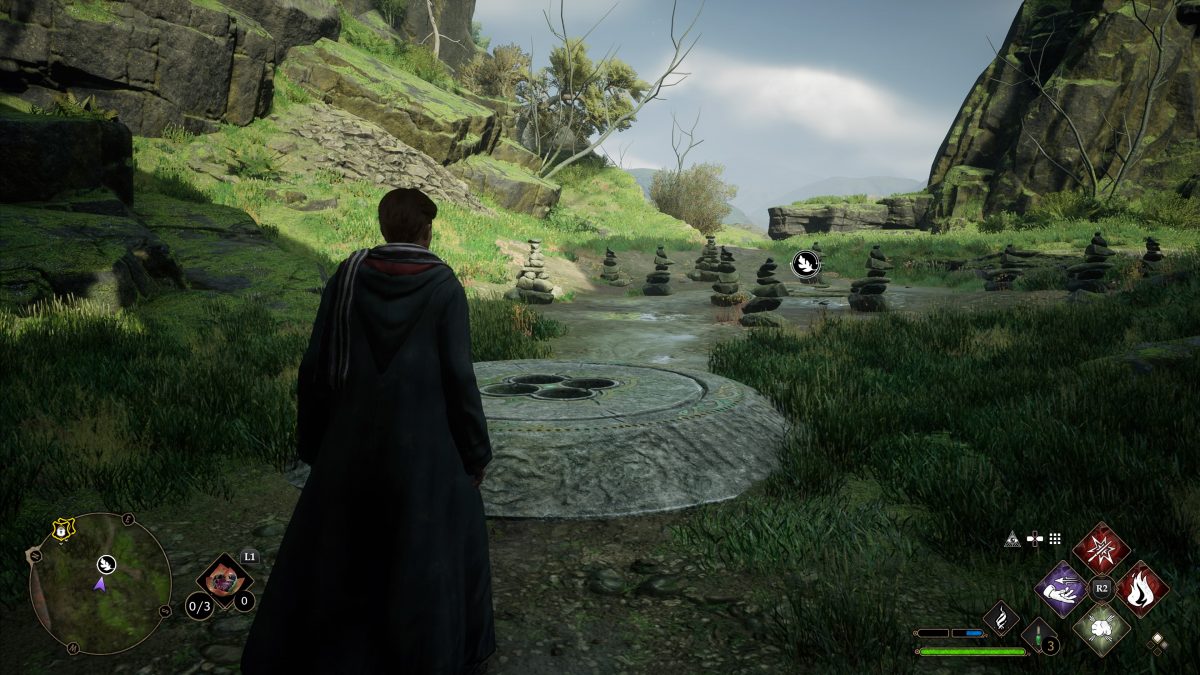Select the yellow quest badge on minimap
This screenshot has height=675, width=1200.
click(x=63, y=530)
